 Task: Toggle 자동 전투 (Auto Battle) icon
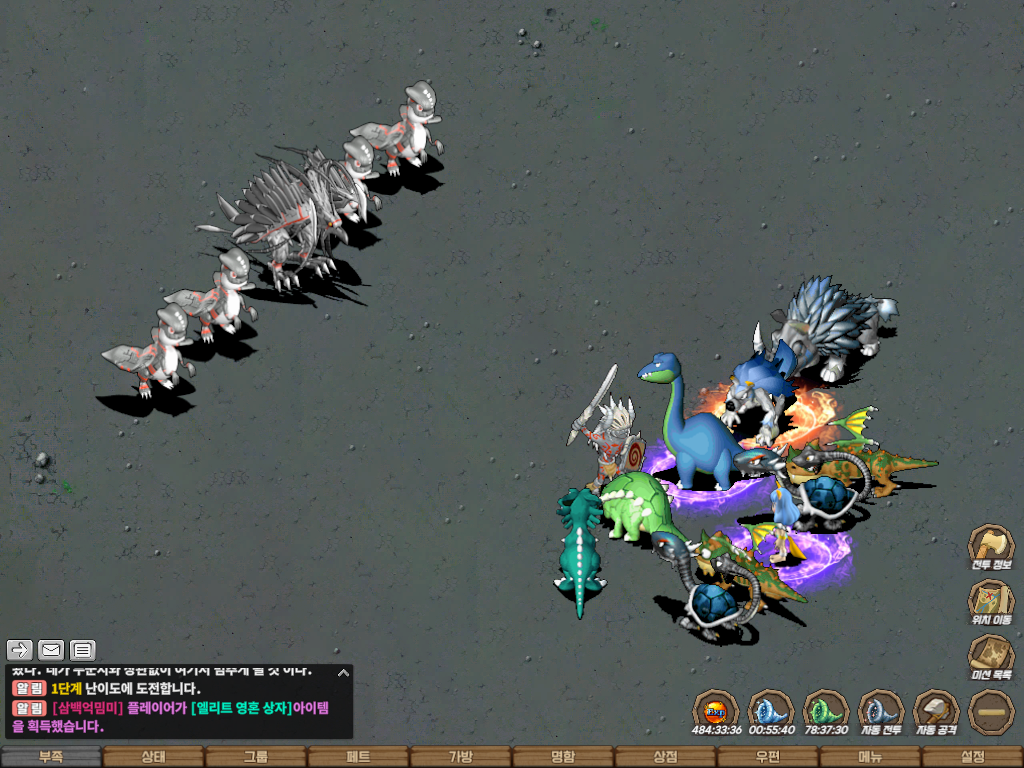[881, 711]
